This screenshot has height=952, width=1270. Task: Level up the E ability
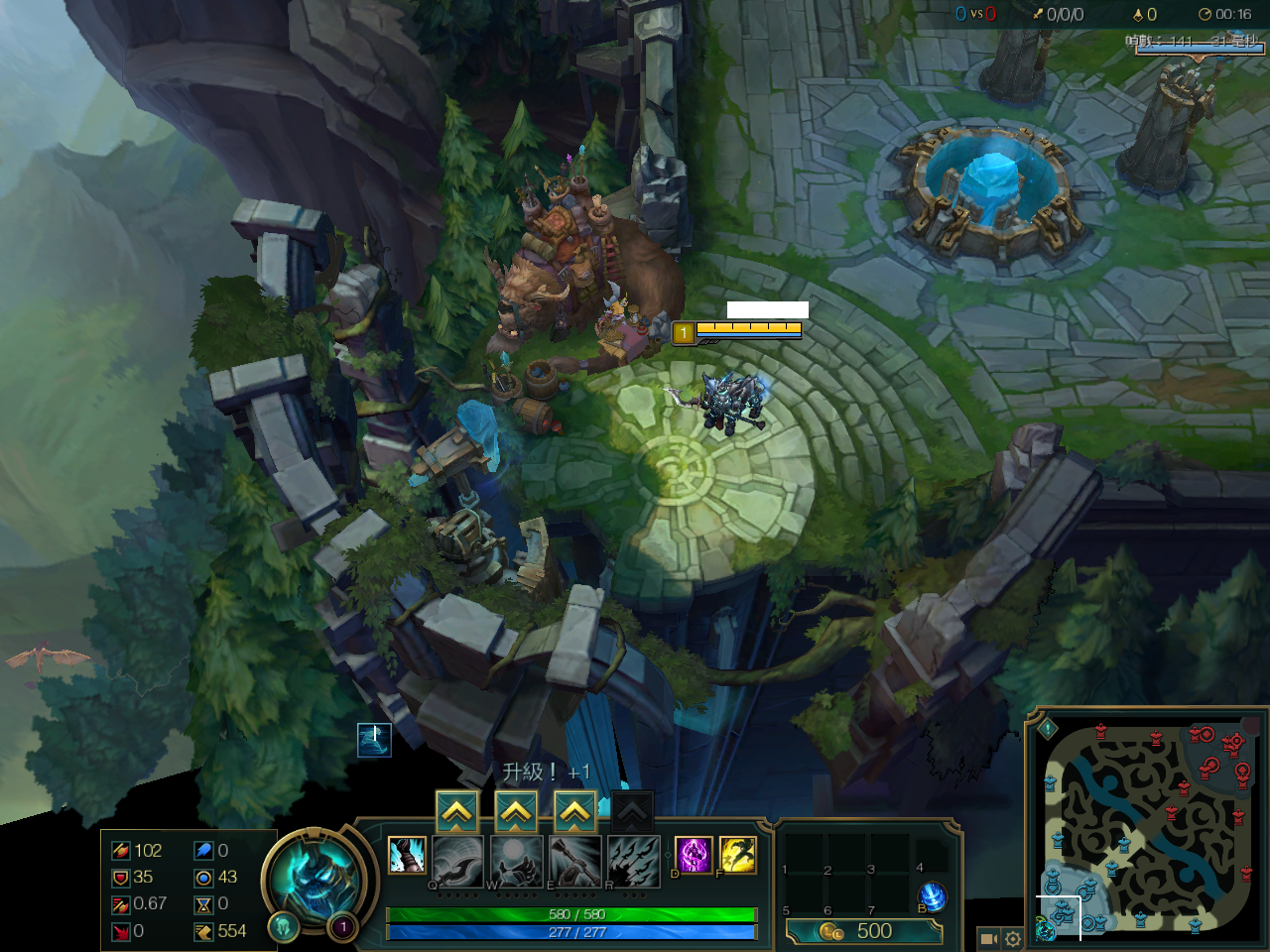(575, 813)
